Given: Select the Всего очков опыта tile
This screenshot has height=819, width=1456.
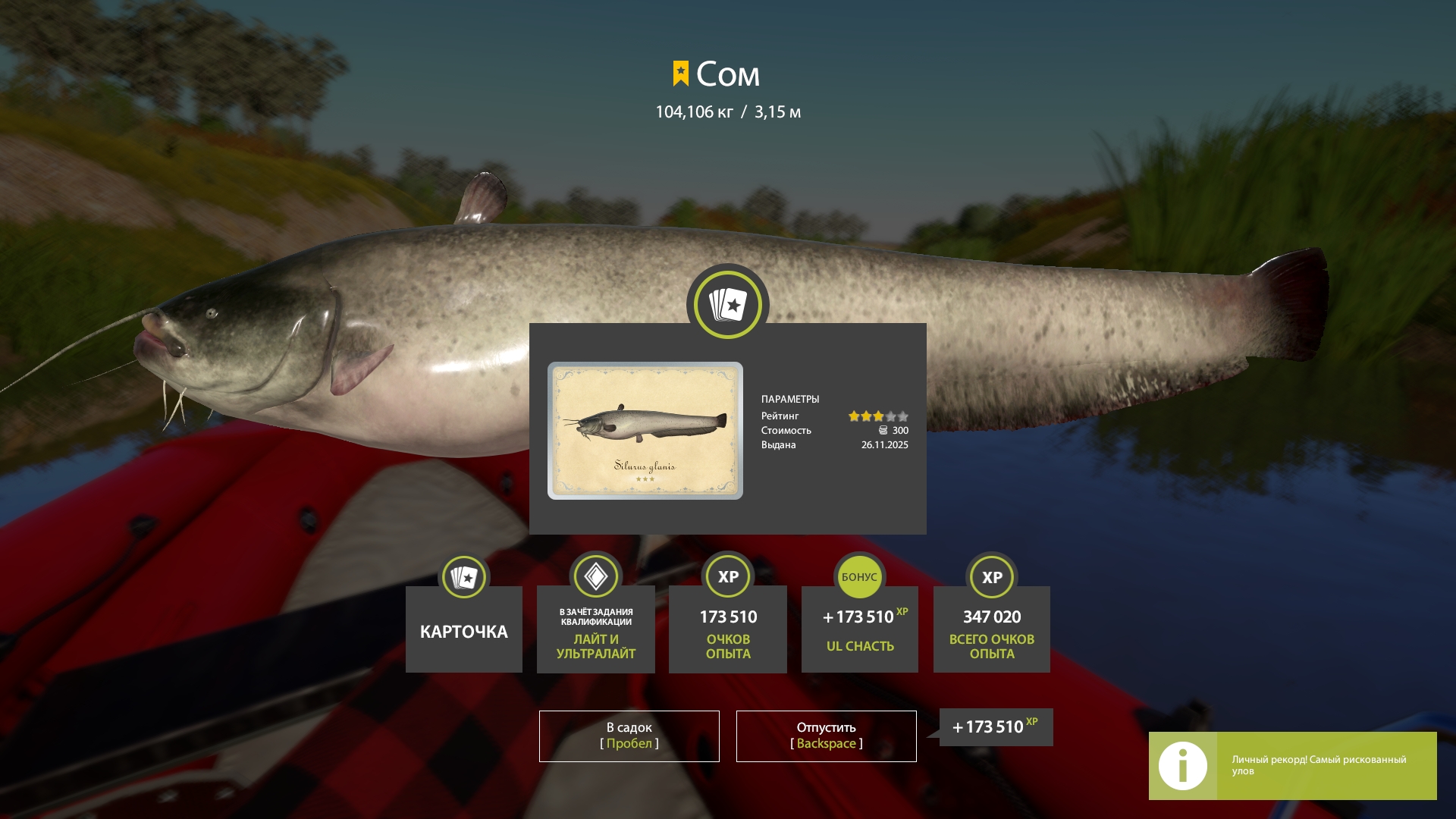Looking at the screenshot, I should [991, 629].
